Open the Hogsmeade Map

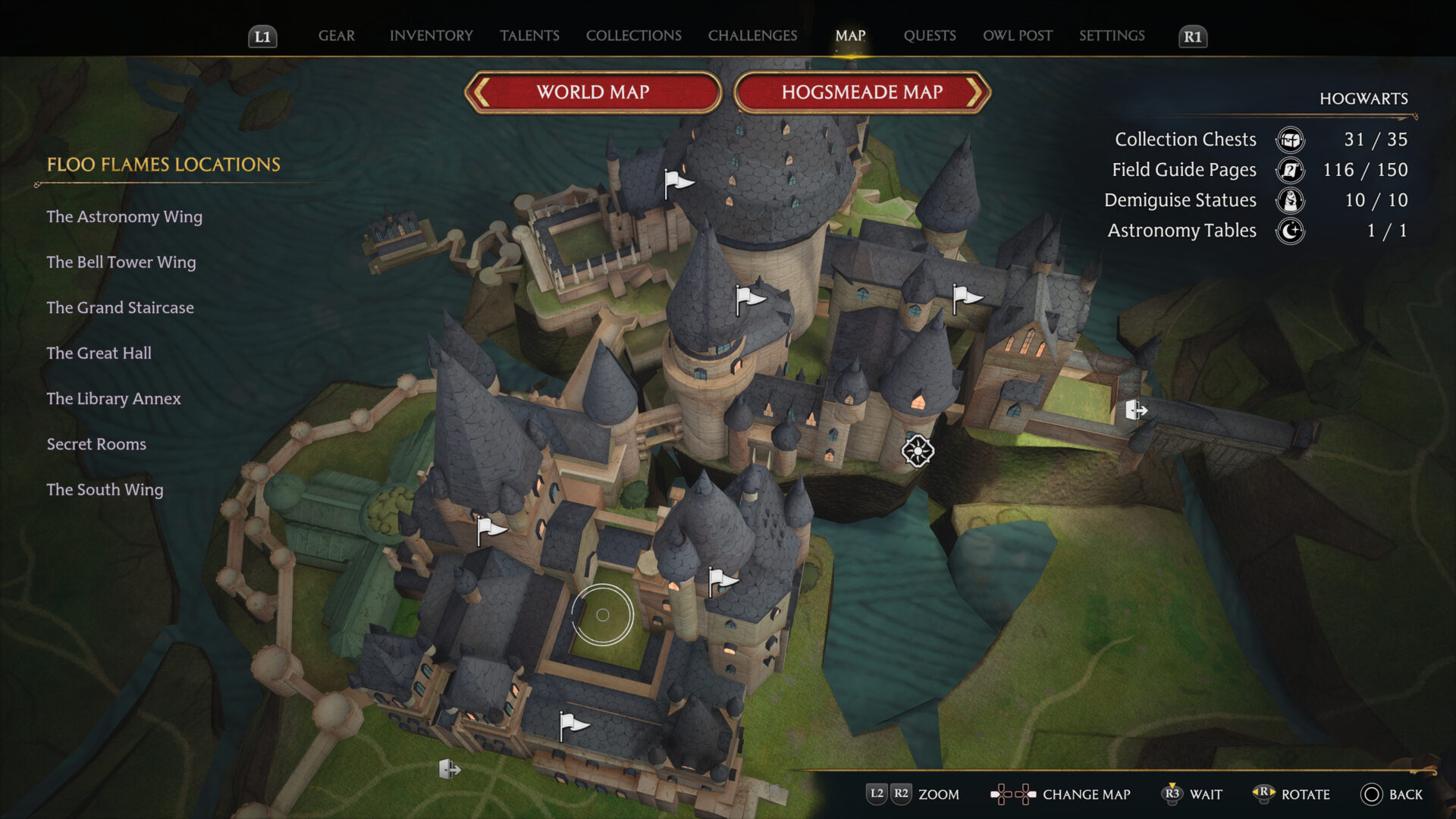point(861,92)
